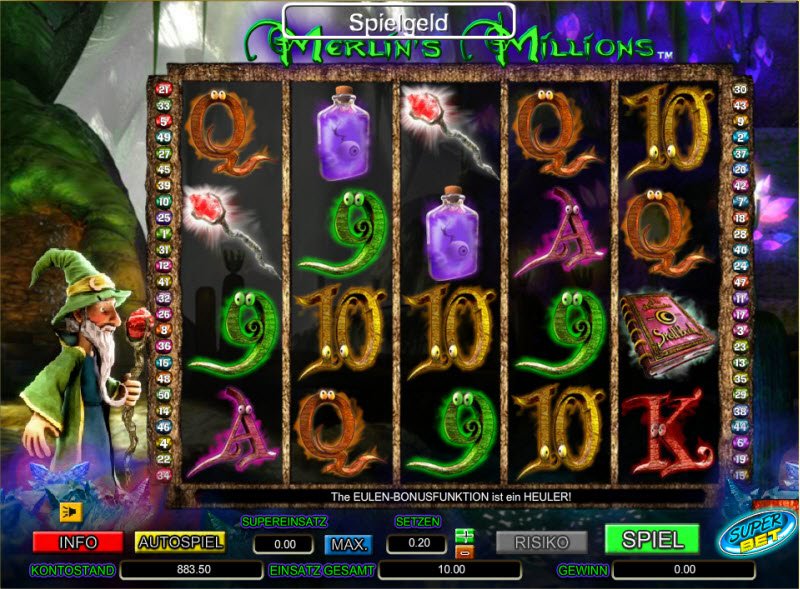Viewport: 800px width, 589px height.
Task: Start AUTOSPIEL auto spins
Action: [x=180, y=542]
